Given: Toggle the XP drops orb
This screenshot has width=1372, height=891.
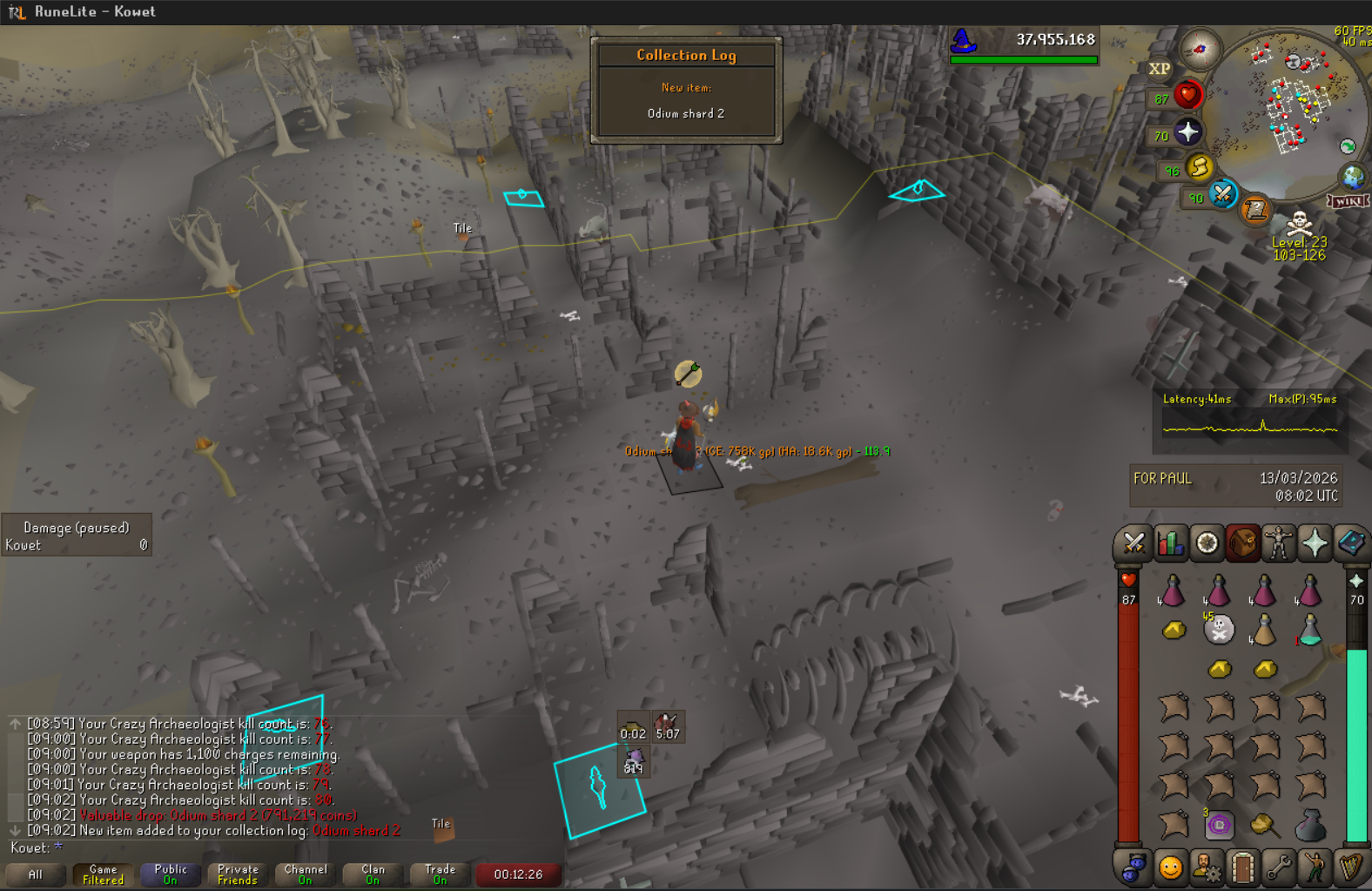Looking at the screenshot, I should pyautogui.click(x=1159, y=69).
